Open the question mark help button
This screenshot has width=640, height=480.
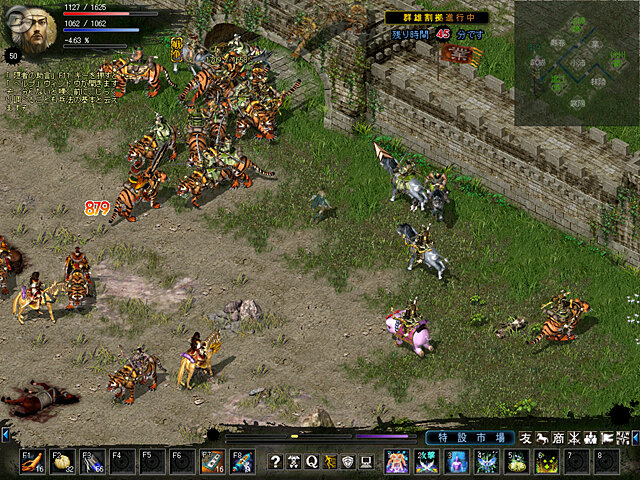point(276,461)
